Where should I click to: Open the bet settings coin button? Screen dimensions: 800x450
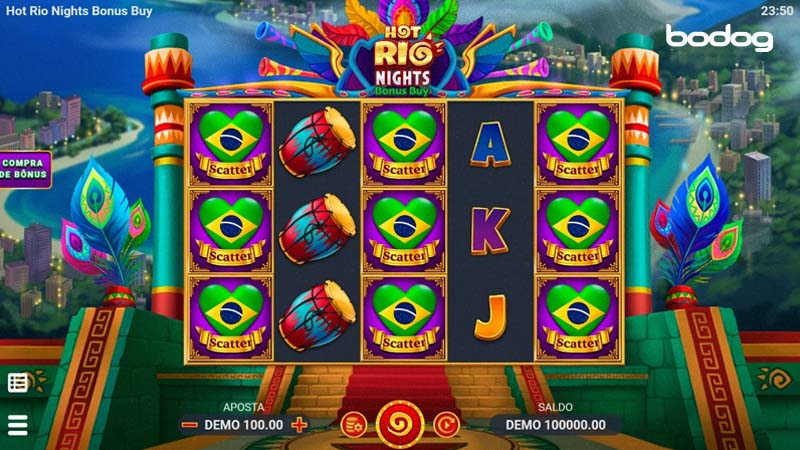pyautogui.click(x=352, y=424)
